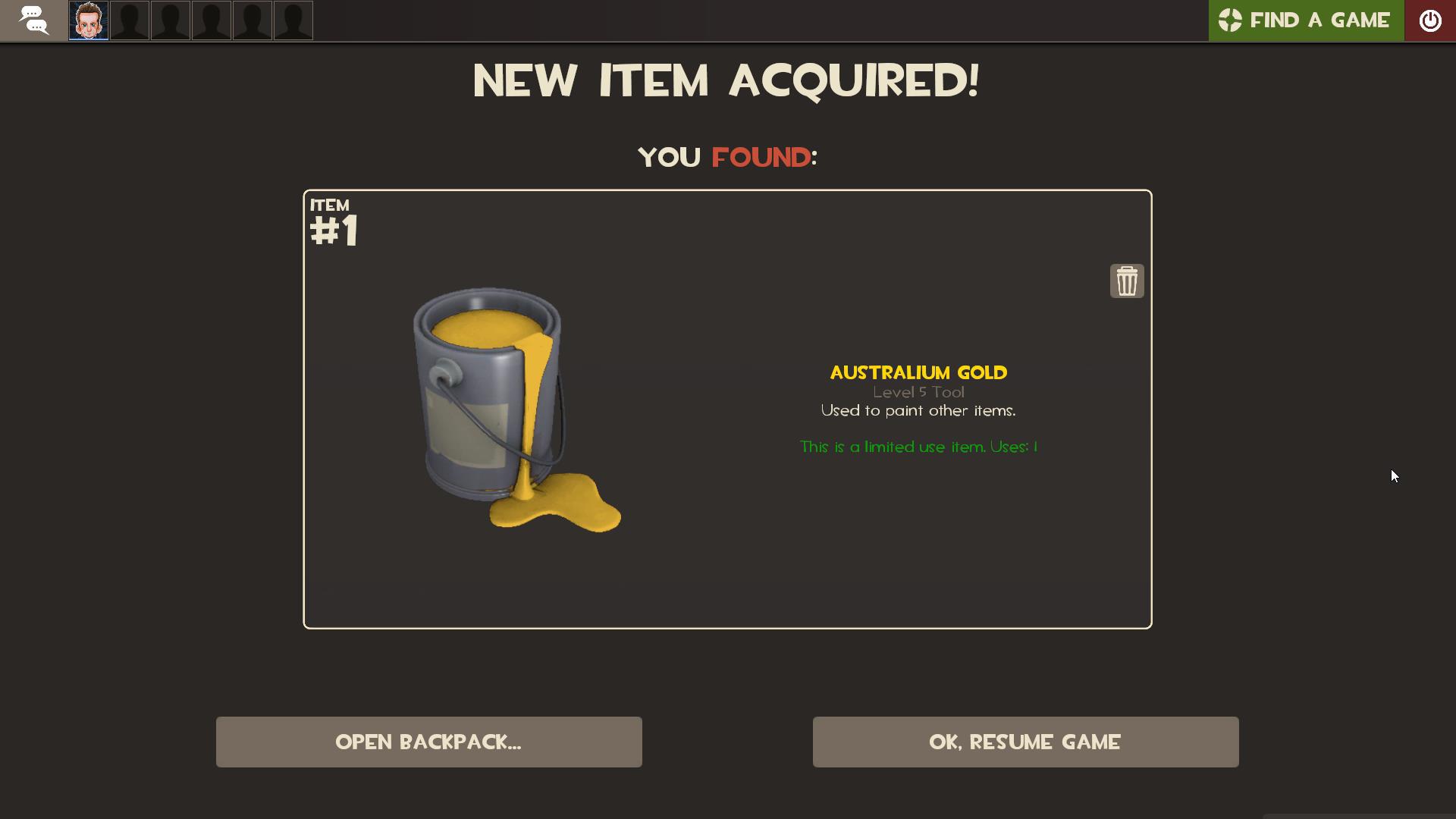Open Backpack to view your items
Viewport: 1456px width, 819px height.
429,742
